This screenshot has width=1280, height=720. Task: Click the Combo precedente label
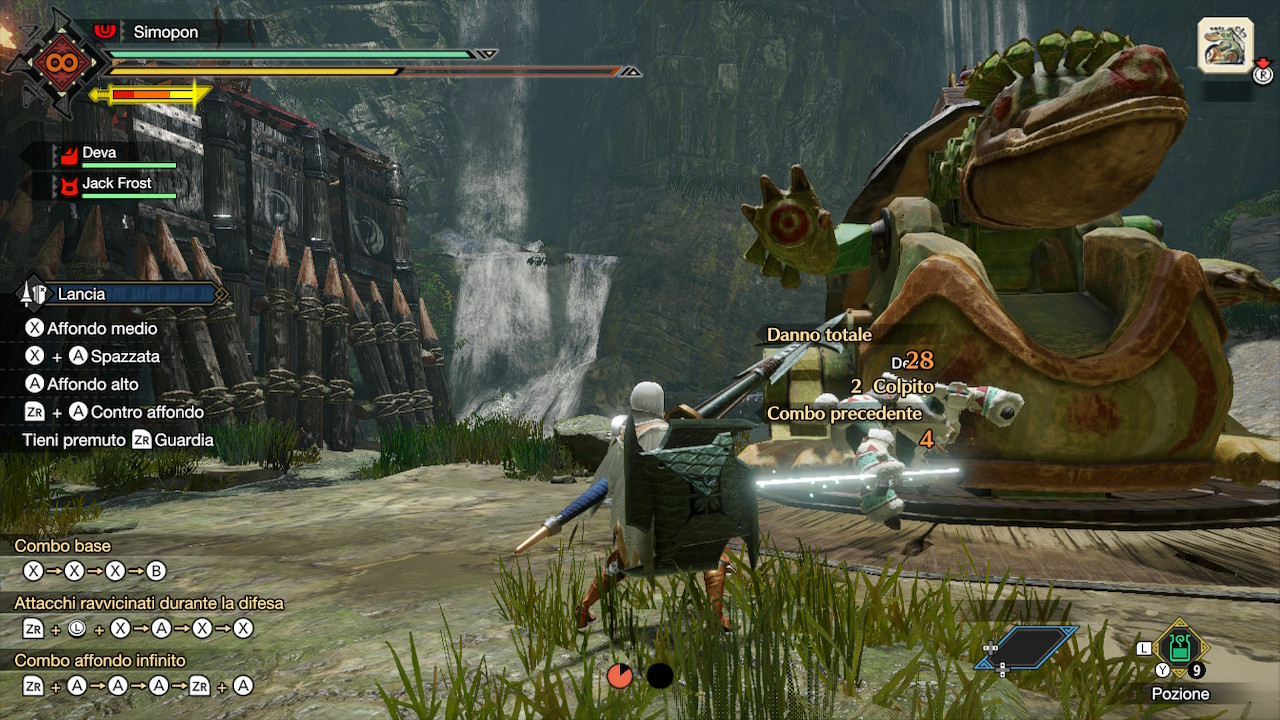tap(845, 411)
